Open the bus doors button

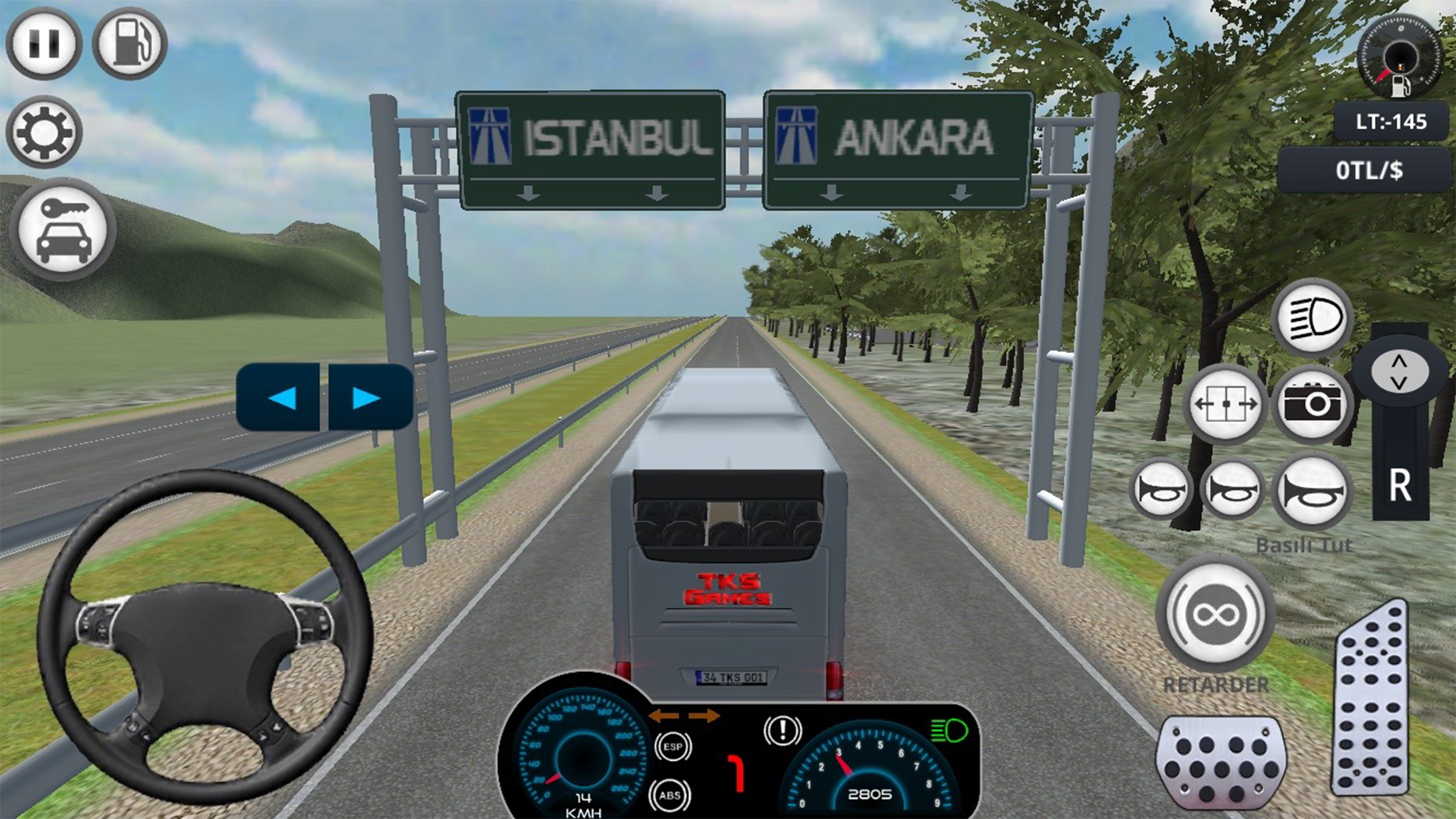click(x=1226, y=404)
